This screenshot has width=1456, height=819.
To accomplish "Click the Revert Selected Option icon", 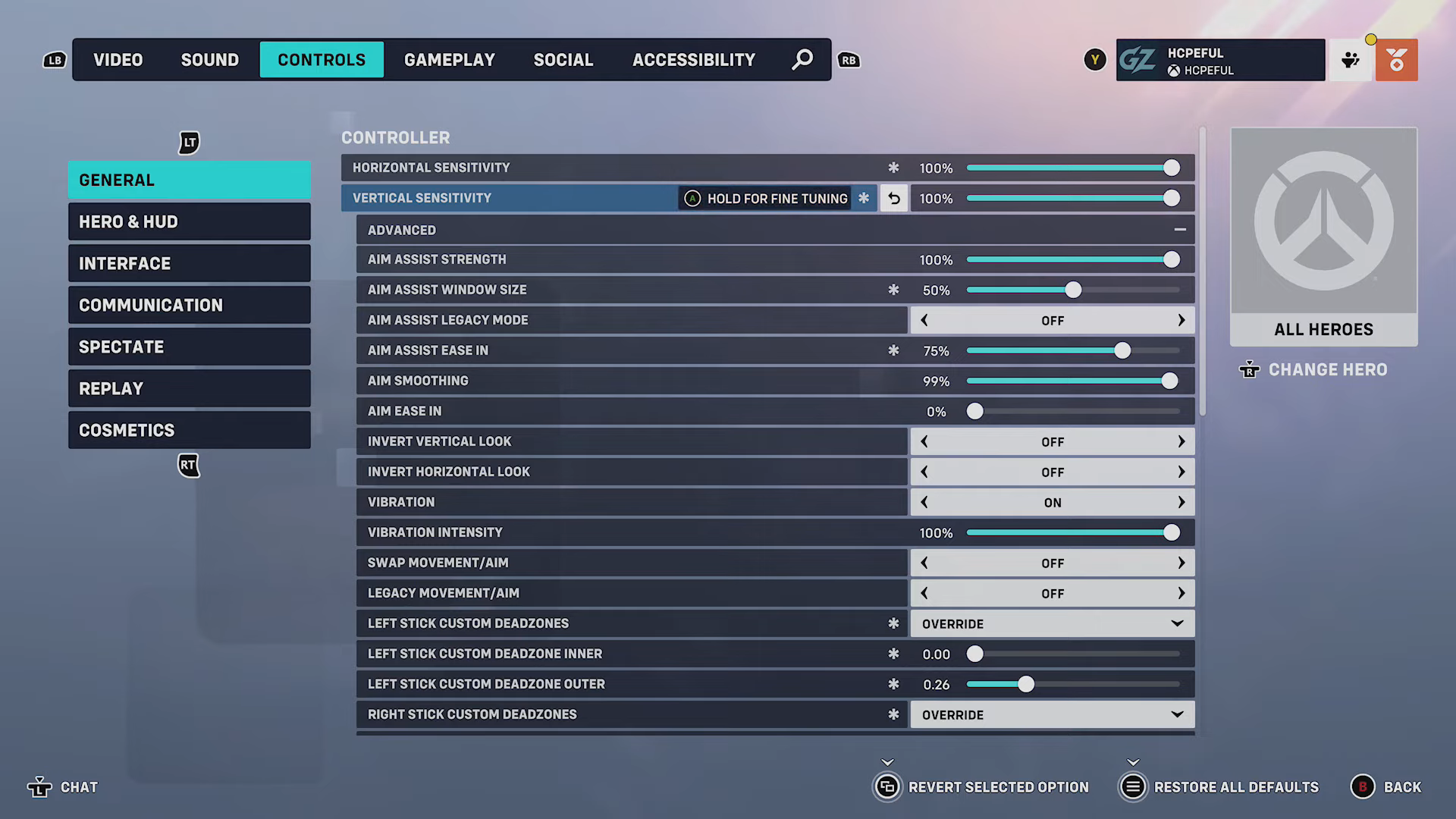I will point(888,787).
